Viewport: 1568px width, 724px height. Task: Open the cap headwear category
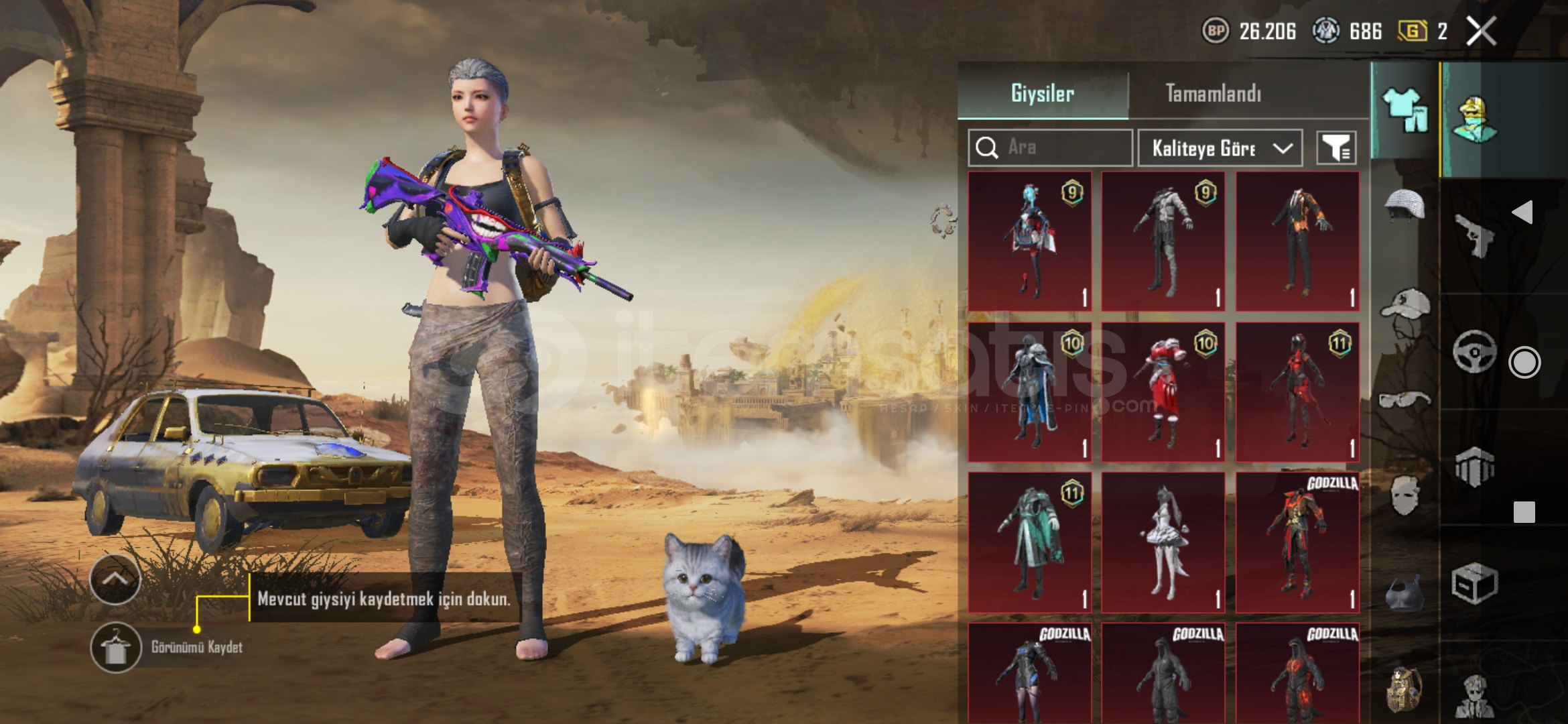pyautogui.click(x=1404, y=304)
